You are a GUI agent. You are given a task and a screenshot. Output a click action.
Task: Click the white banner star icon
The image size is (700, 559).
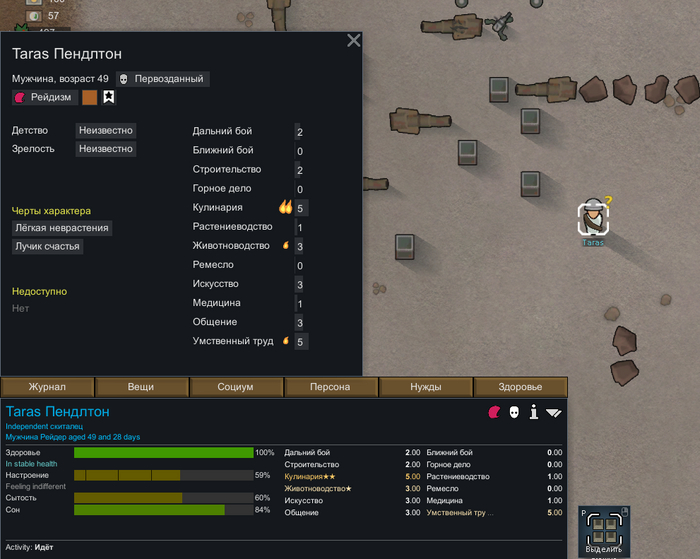pos(109,97)
